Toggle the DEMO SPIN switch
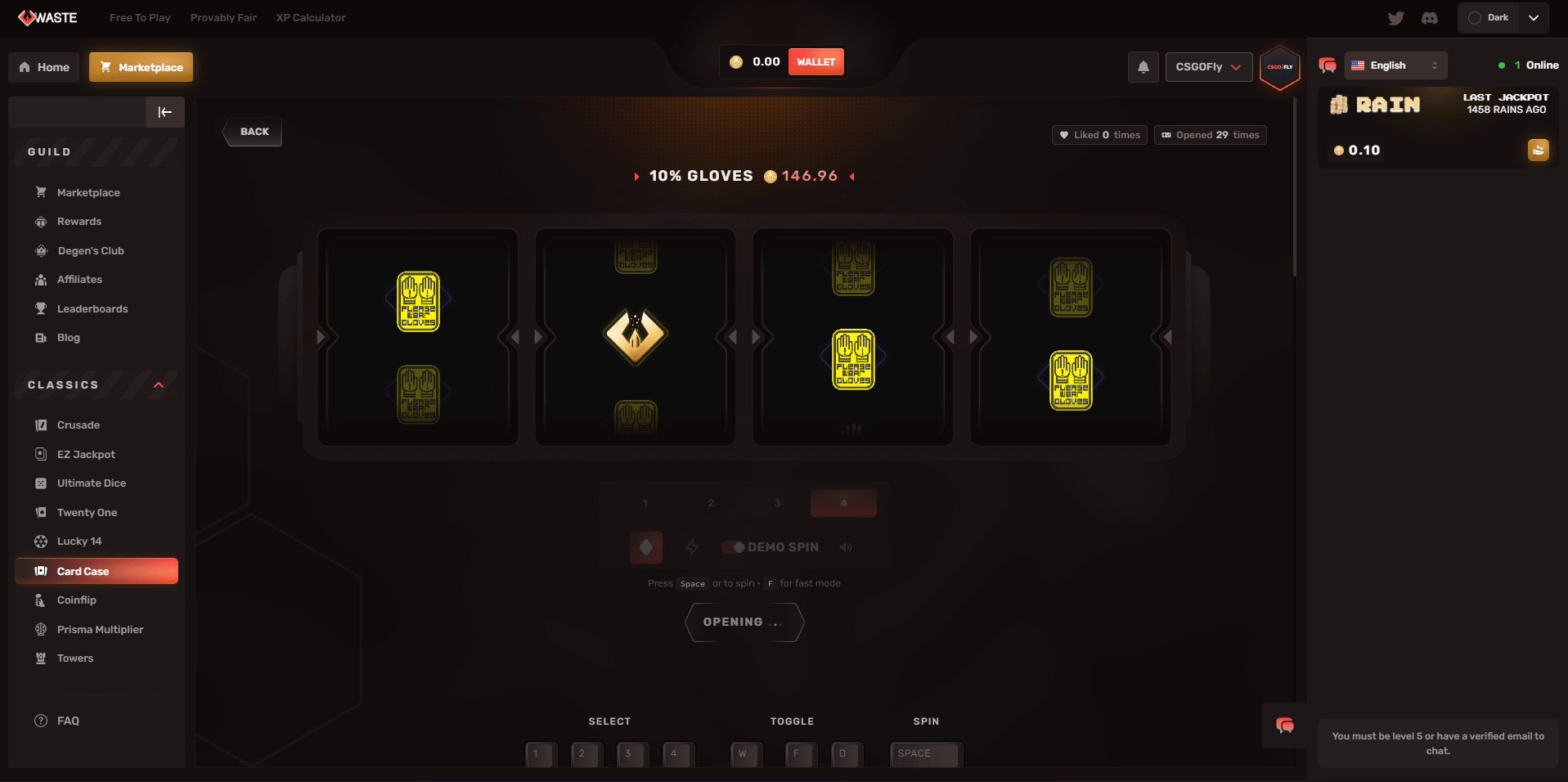 click(734, 547)
